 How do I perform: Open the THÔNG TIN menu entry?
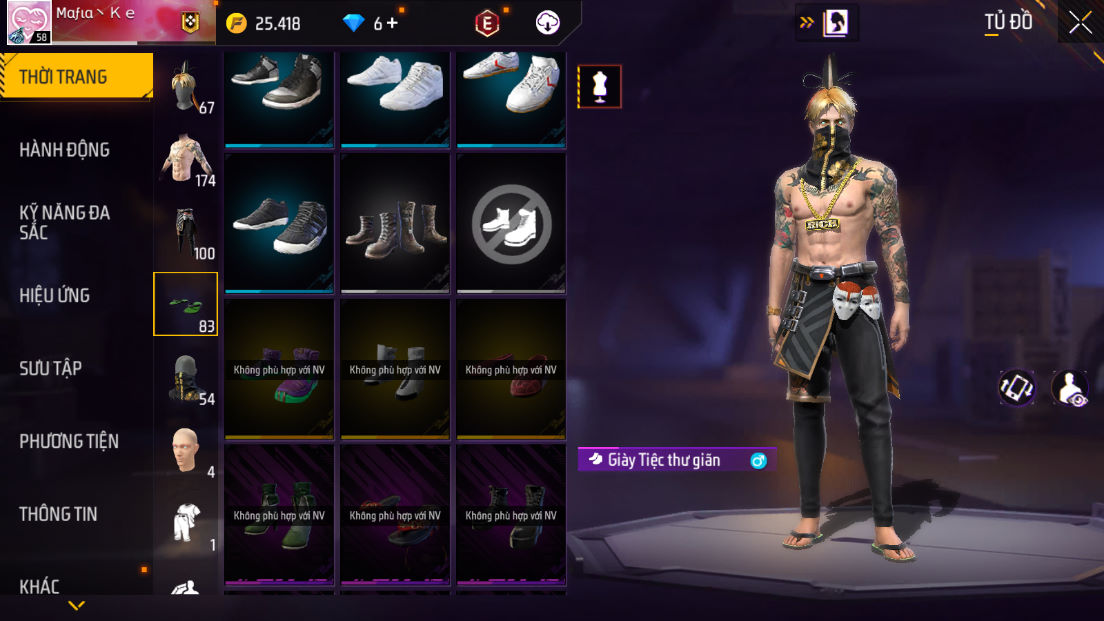[x=59, y=514]
